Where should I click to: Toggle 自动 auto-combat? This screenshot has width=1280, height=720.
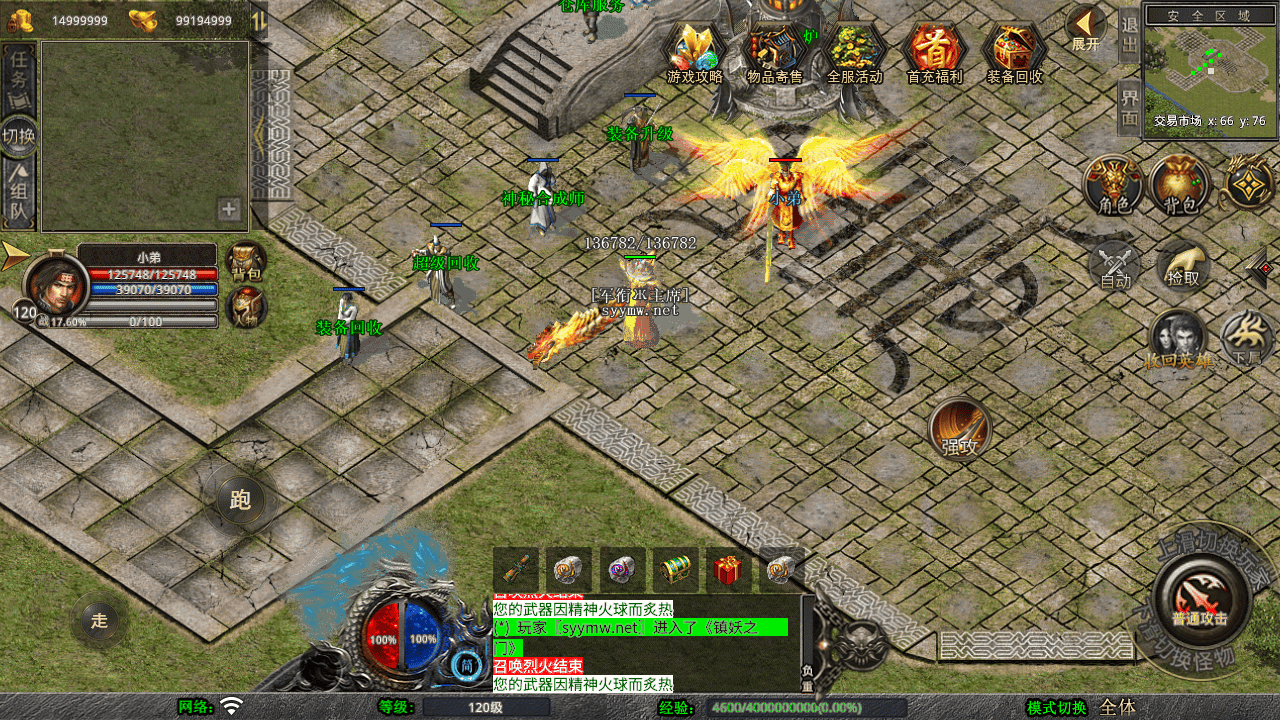pyautogui.click(x=1116, y=267)
